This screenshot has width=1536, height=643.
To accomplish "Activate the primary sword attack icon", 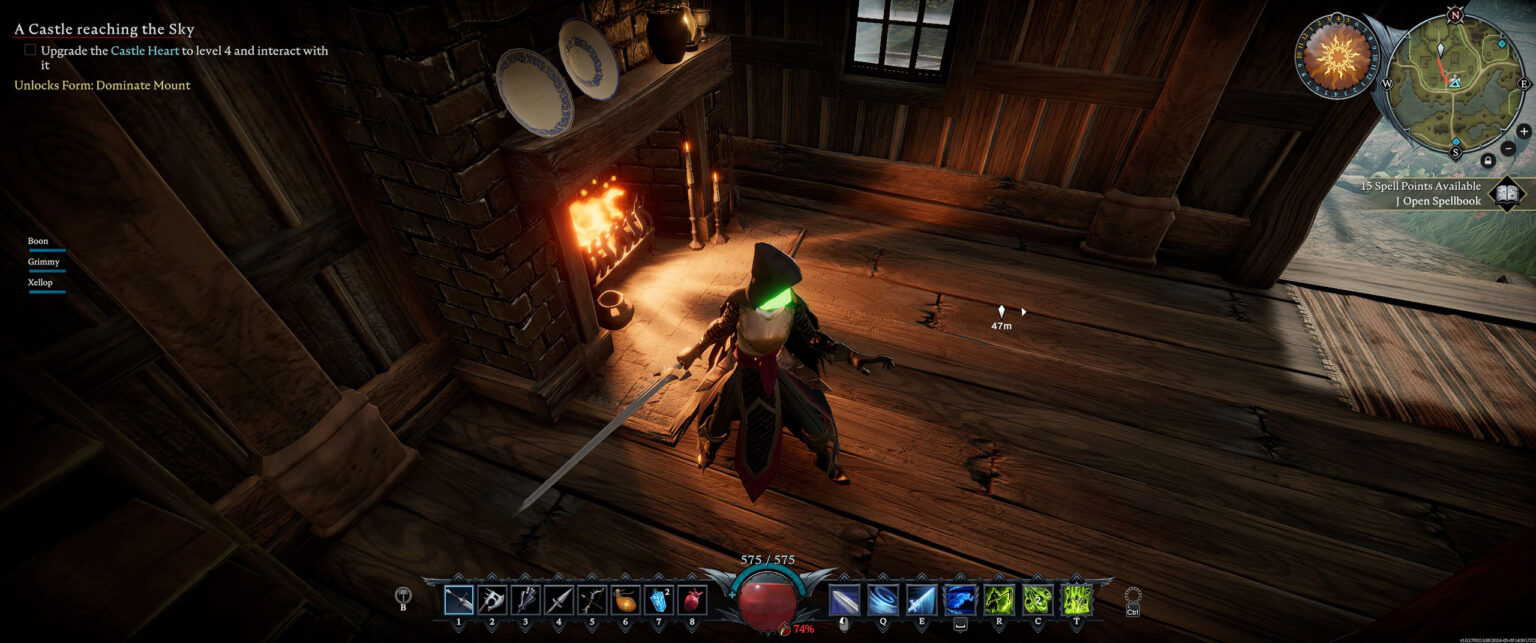I will [x=844, y=599].
